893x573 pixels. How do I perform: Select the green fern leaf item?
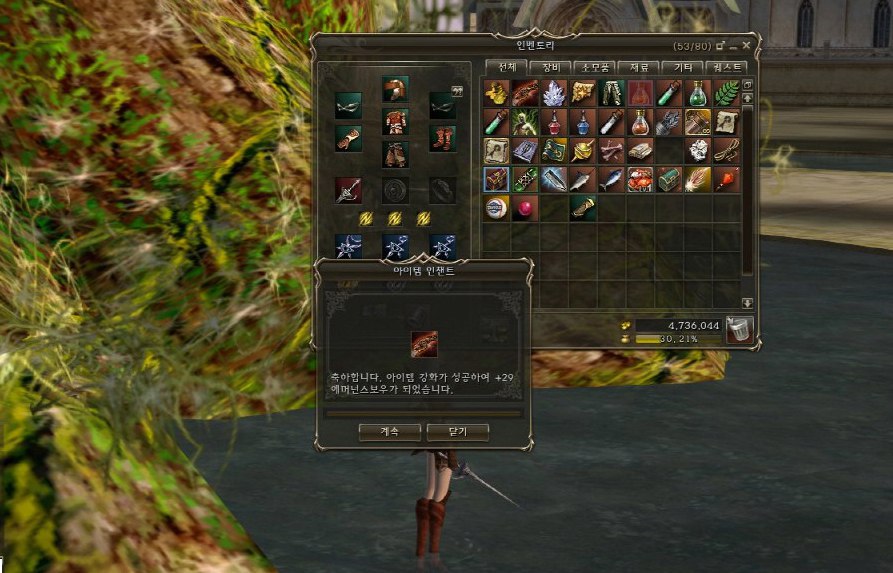[x=727, y=93]
